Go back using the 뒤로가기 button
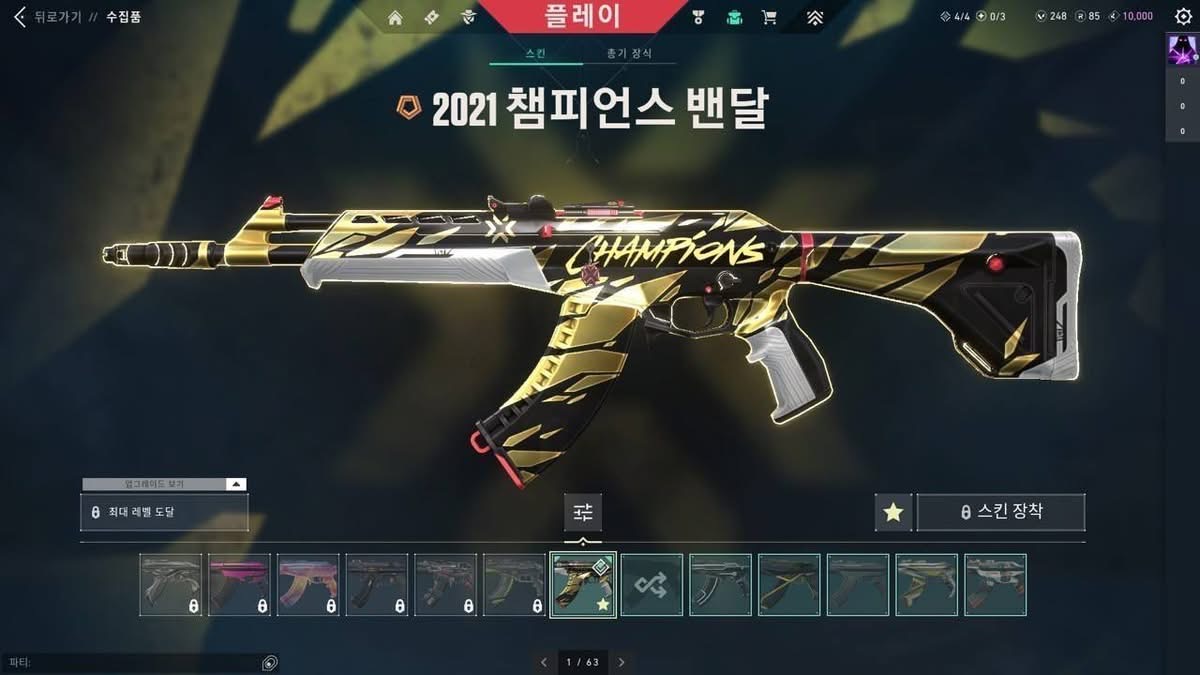This screenshot has height=675, width=1200. tap(48, 17)
